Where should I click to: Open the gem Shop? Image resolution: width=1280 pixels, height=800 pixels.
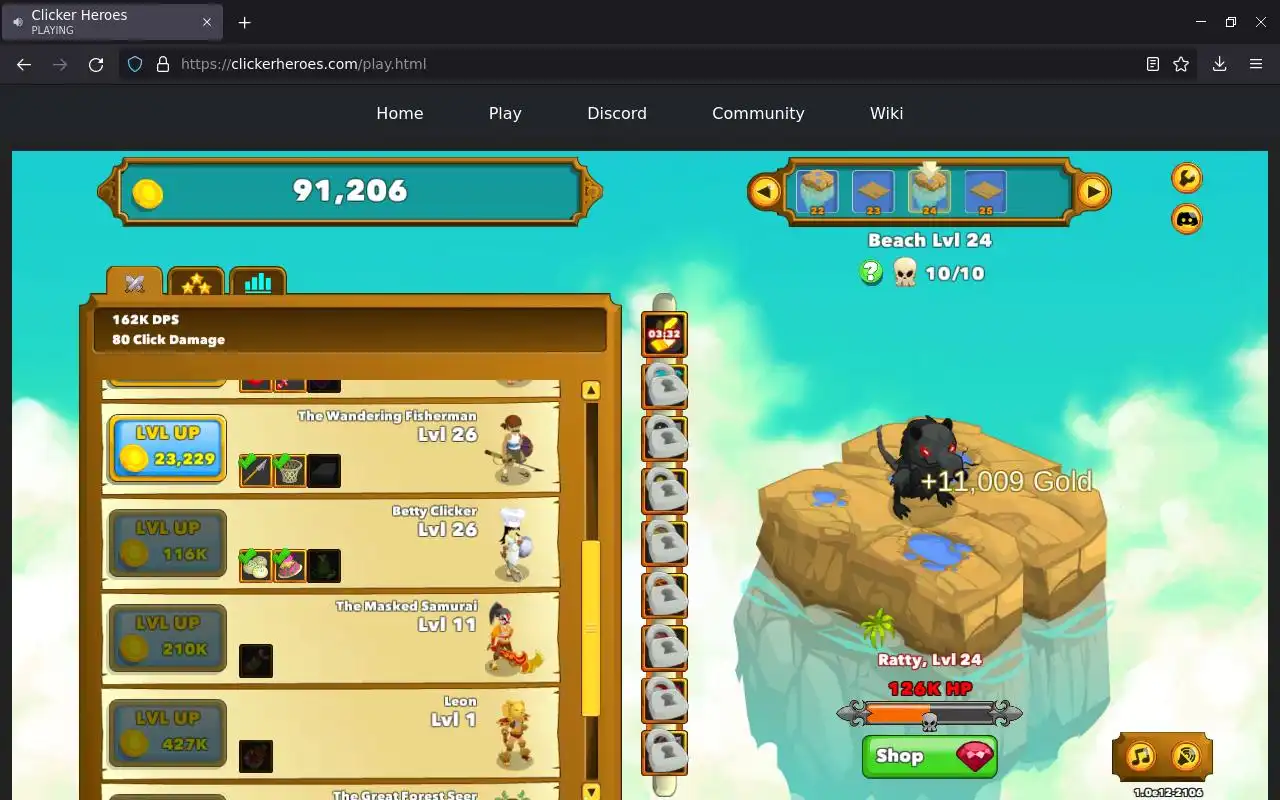(929, 756)
